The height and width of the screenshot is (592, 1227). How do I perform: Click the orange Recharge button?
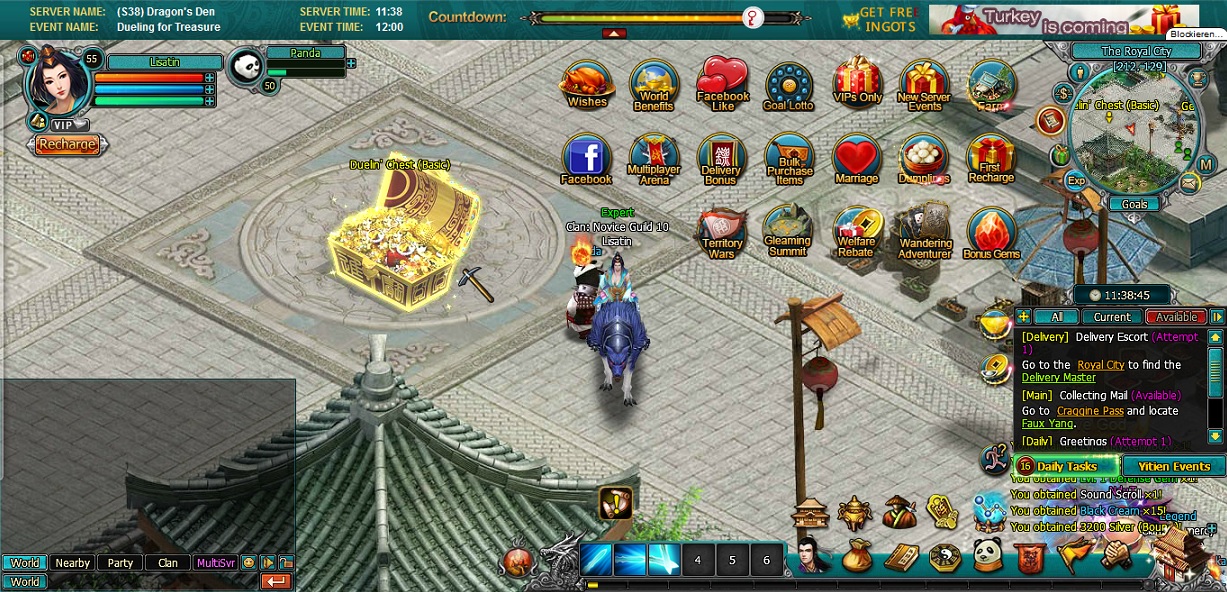67,144
